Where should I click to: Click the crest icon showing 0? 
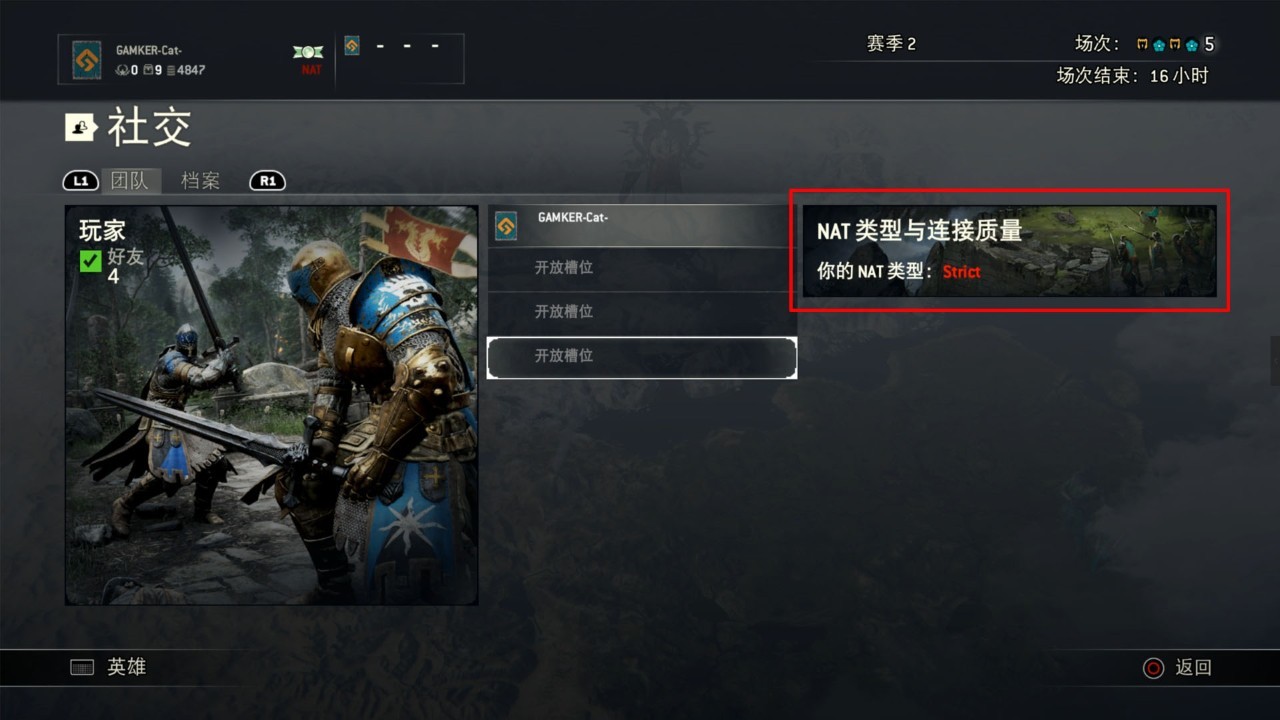[x=122, y=69]
